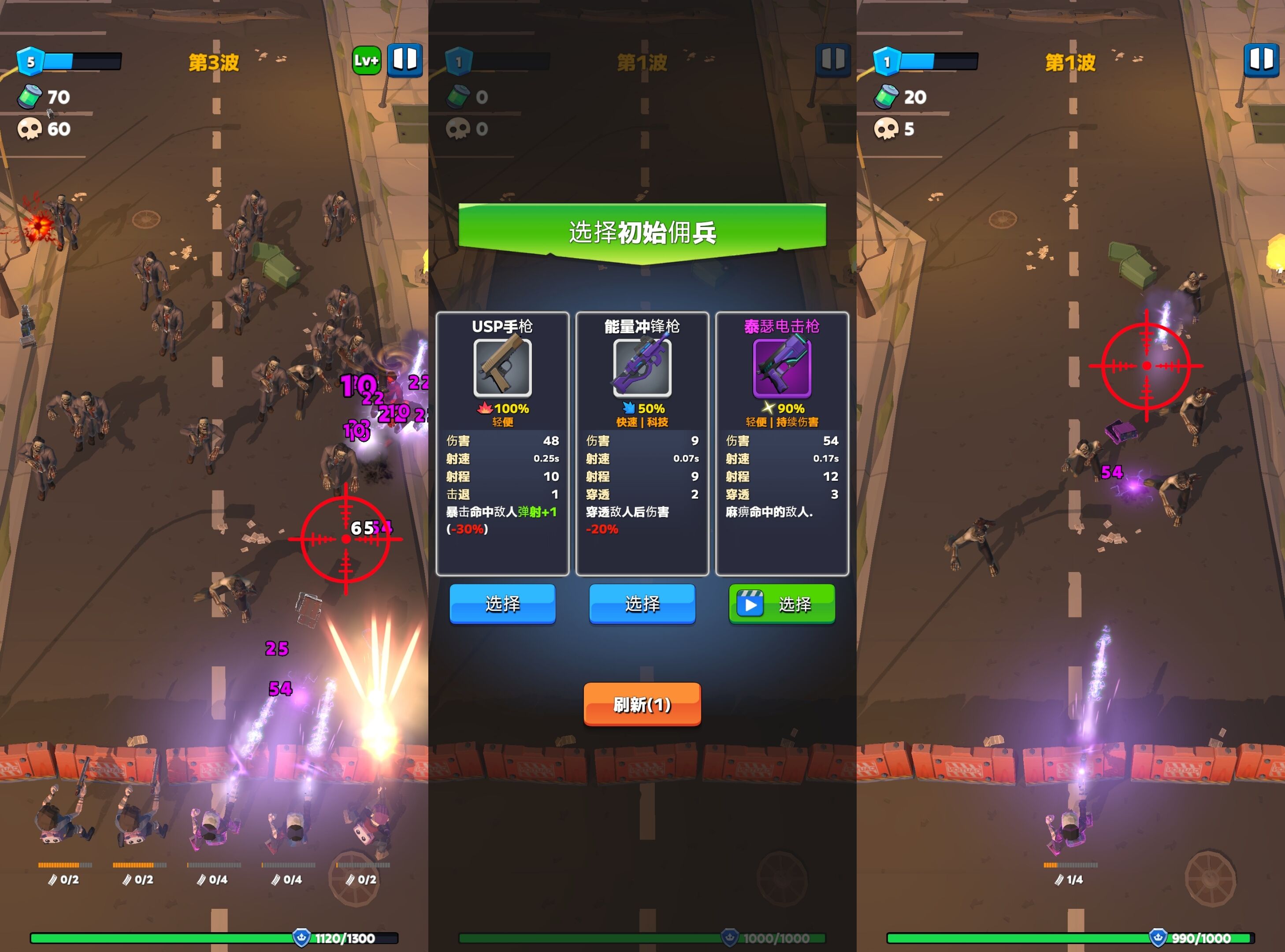Inspect the purple 泰瑟电击枪 weapon icon

tap(781, 368)
